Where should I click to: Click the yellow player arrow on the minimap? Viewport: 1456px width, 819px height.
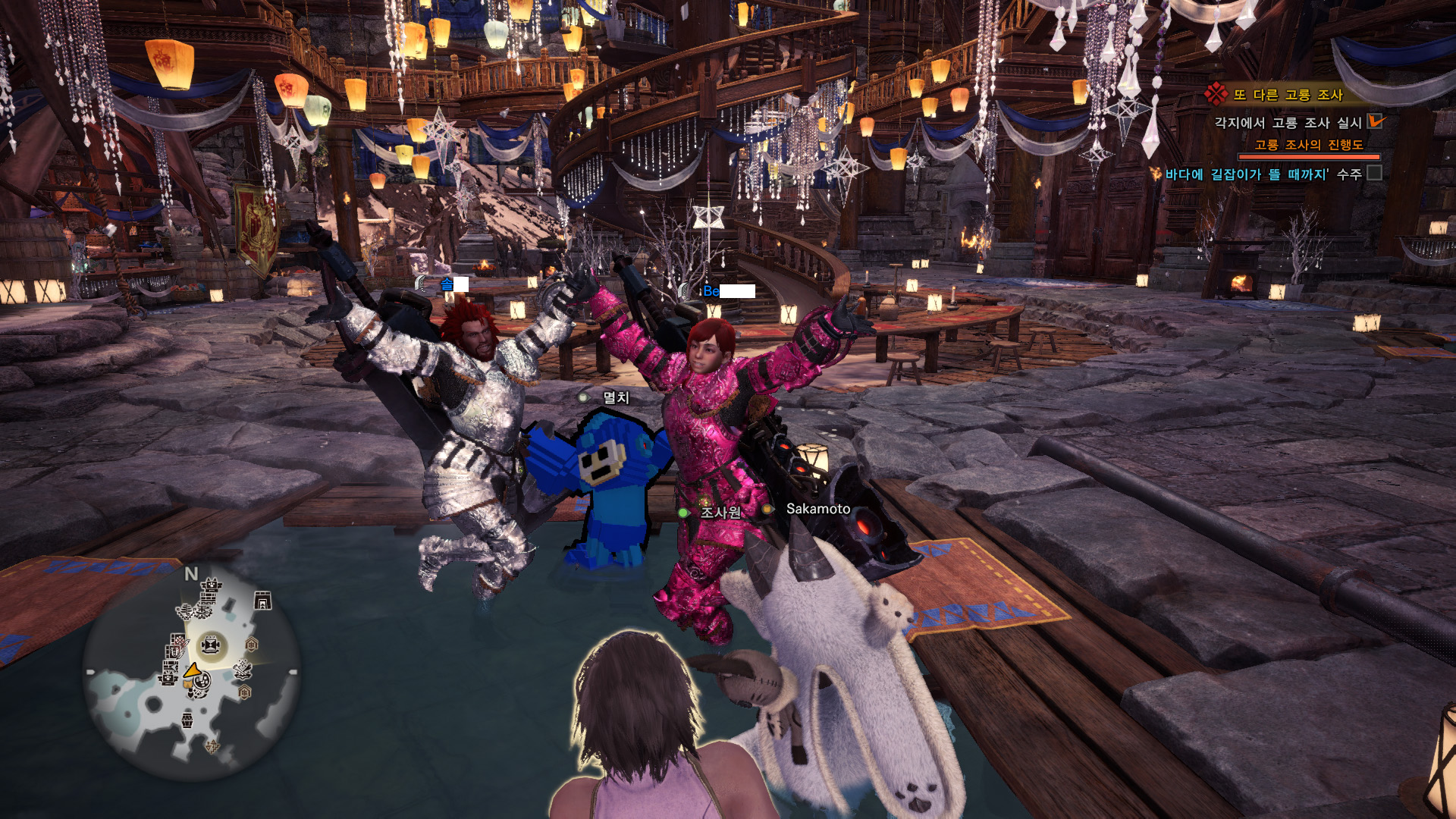(193, 670)
